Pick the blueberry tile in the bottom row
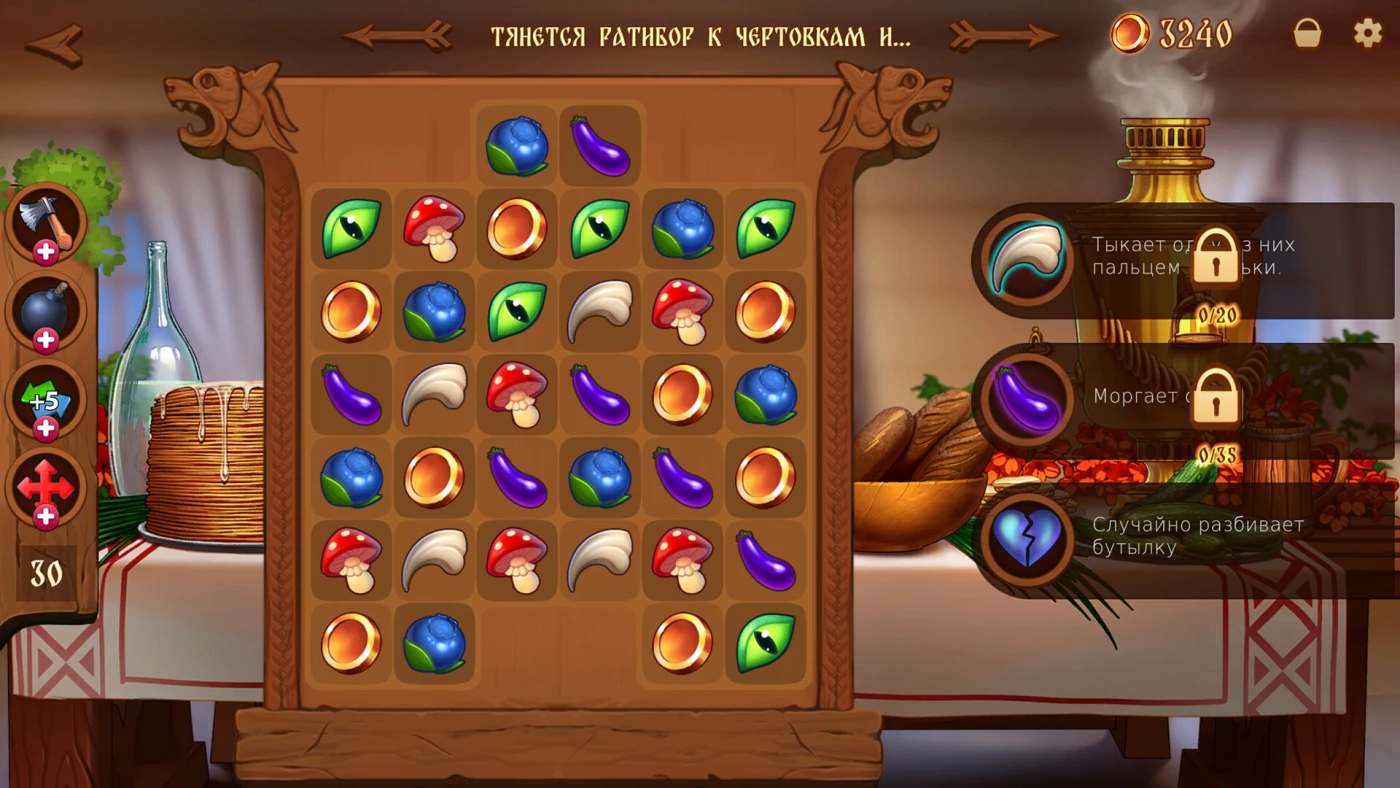This screenshot has width=1400, height=788. click(x=434, y=643)
